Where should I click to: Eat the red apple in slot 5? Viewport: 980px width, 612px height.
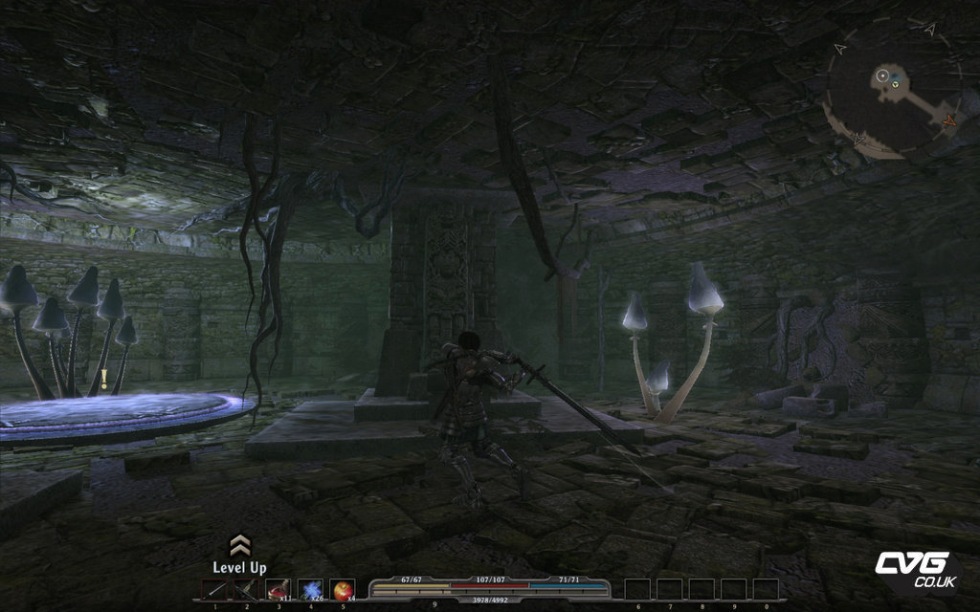[x=342, y=590]
